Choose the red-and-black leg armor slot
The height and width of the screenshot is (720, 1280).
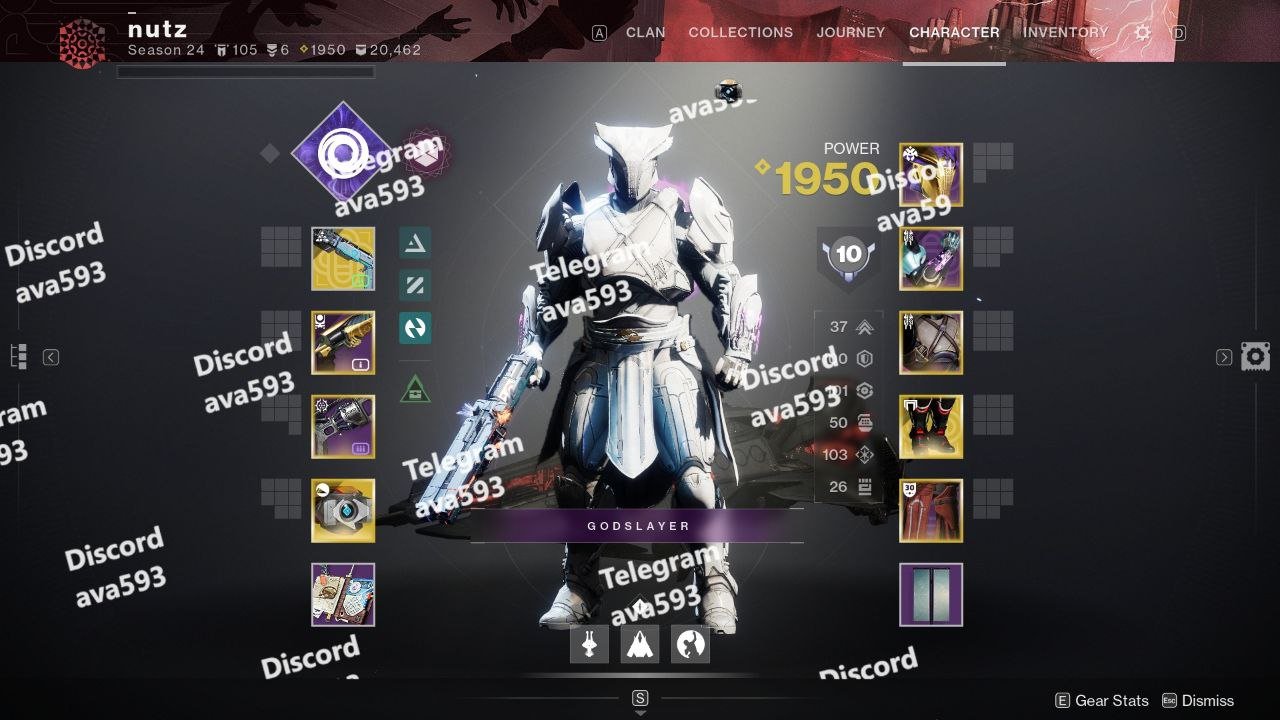click(x=931, y=427)
